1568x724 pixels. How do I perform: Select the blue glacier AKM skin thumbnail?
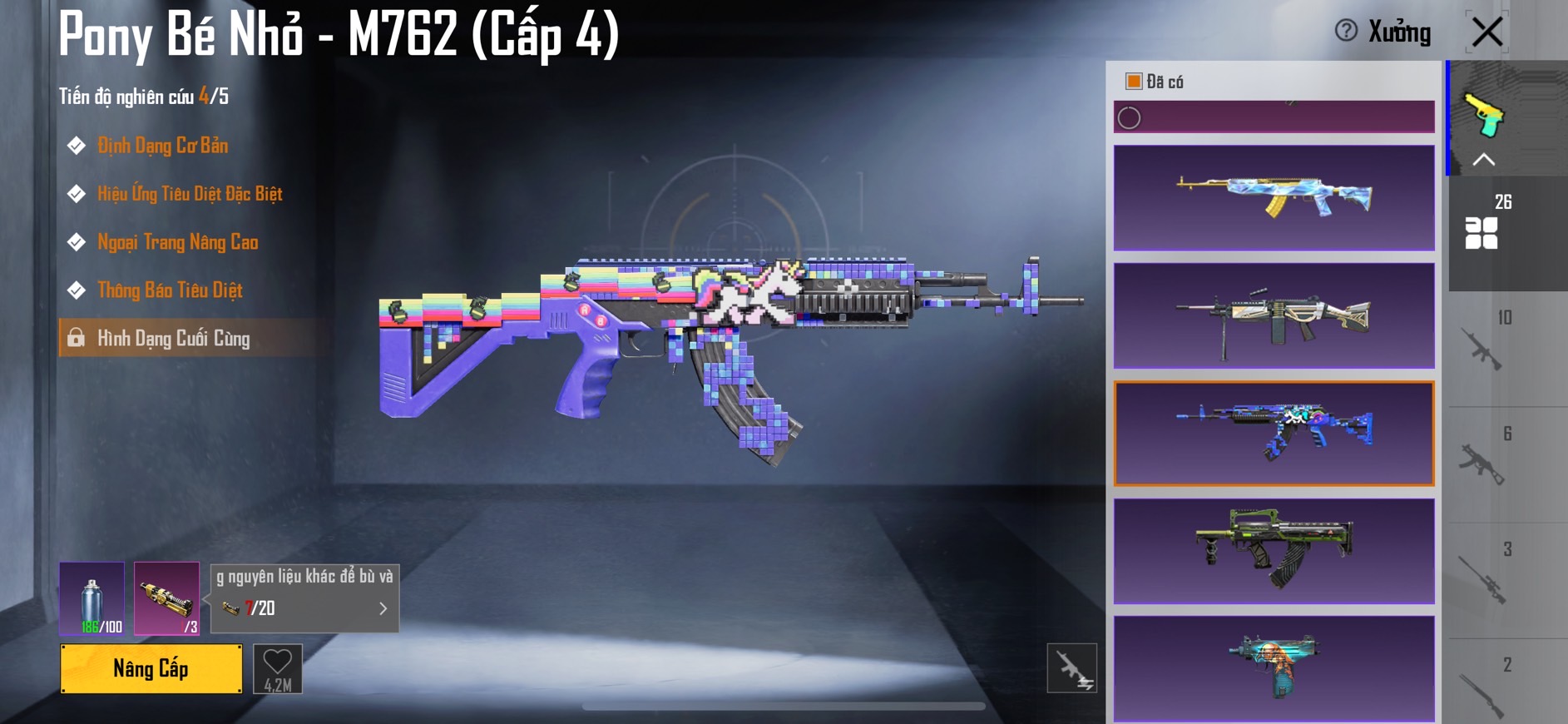click(1274, 198)
